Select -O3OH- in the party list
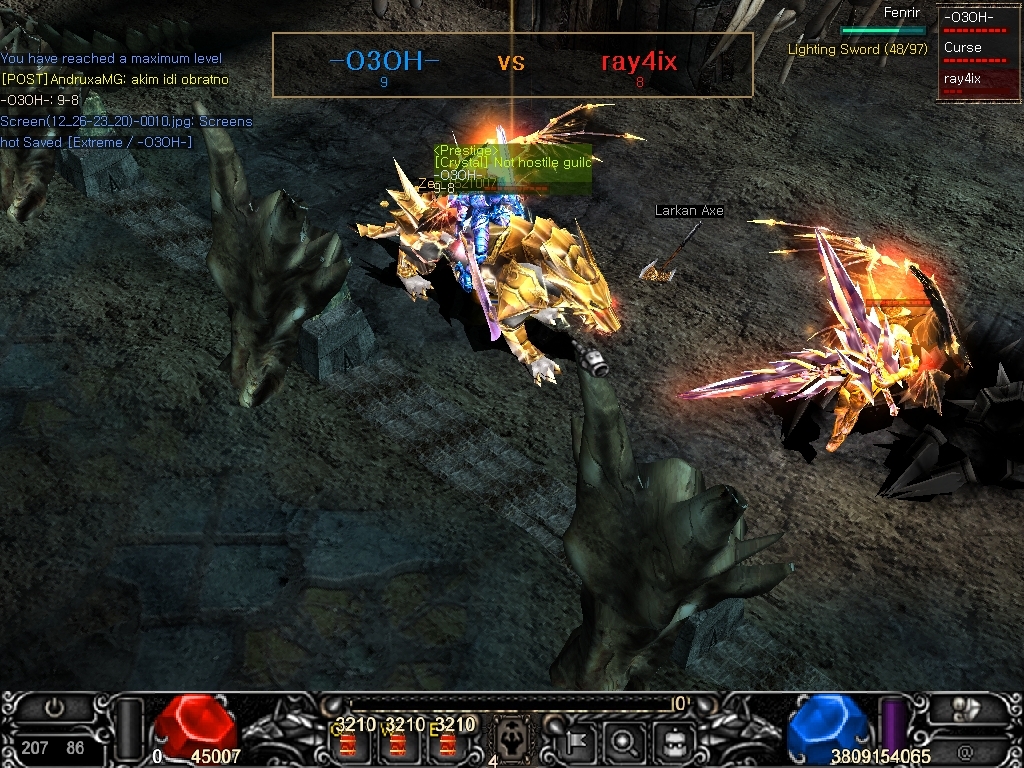The image size is (1024, 768). click(968, 19)
